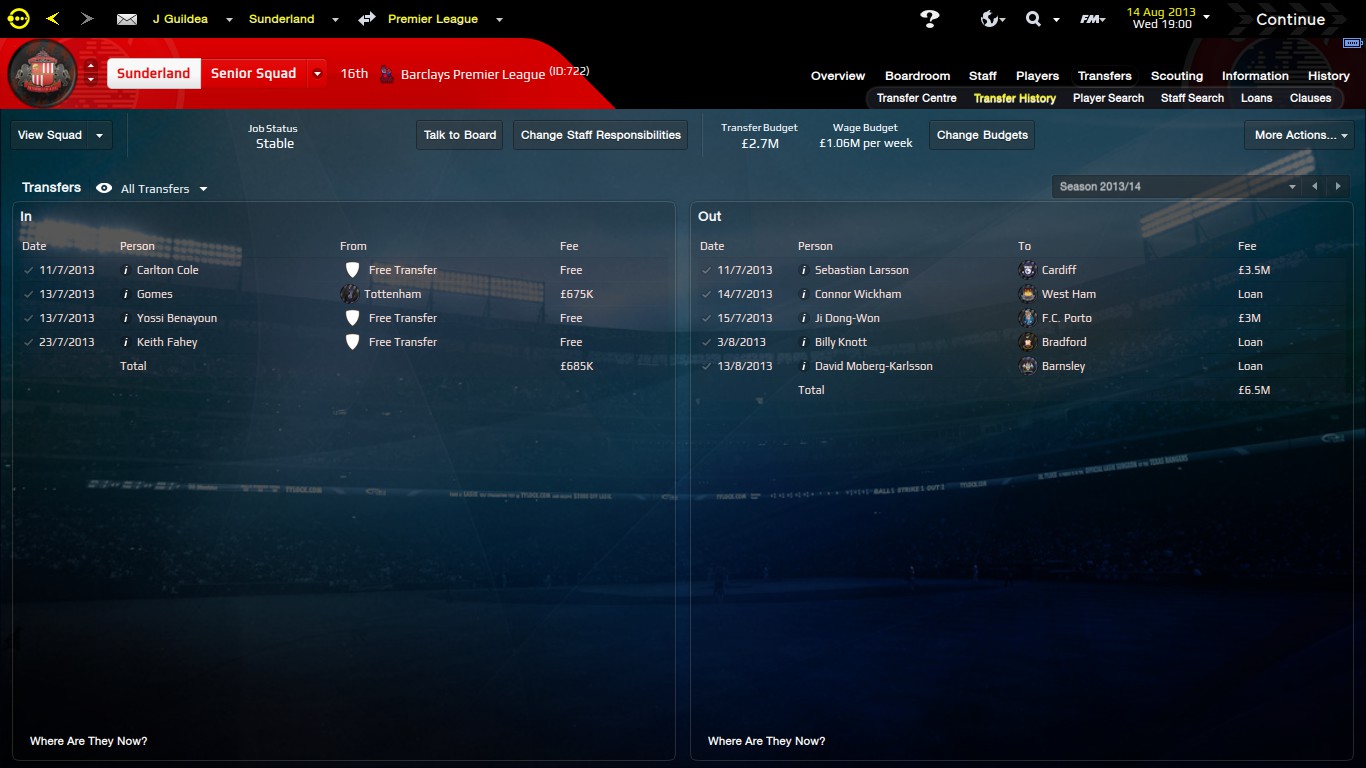Viewport: 1366px width, 768px height.
Task: View Sebastian Larsson's player profile
Action: pyautogui.click(x=861, y=270)
